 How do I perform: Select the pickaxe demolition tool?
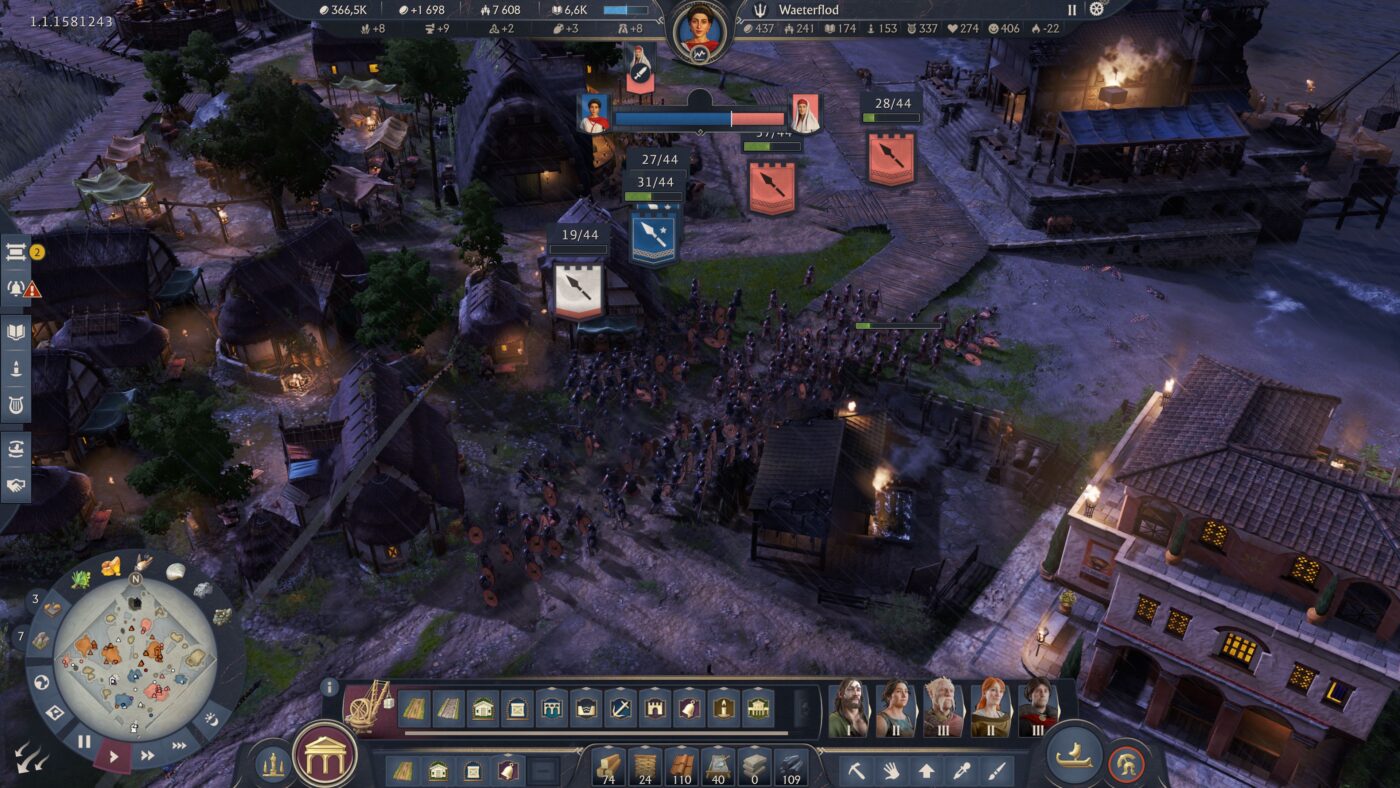(x=856, y=770)
